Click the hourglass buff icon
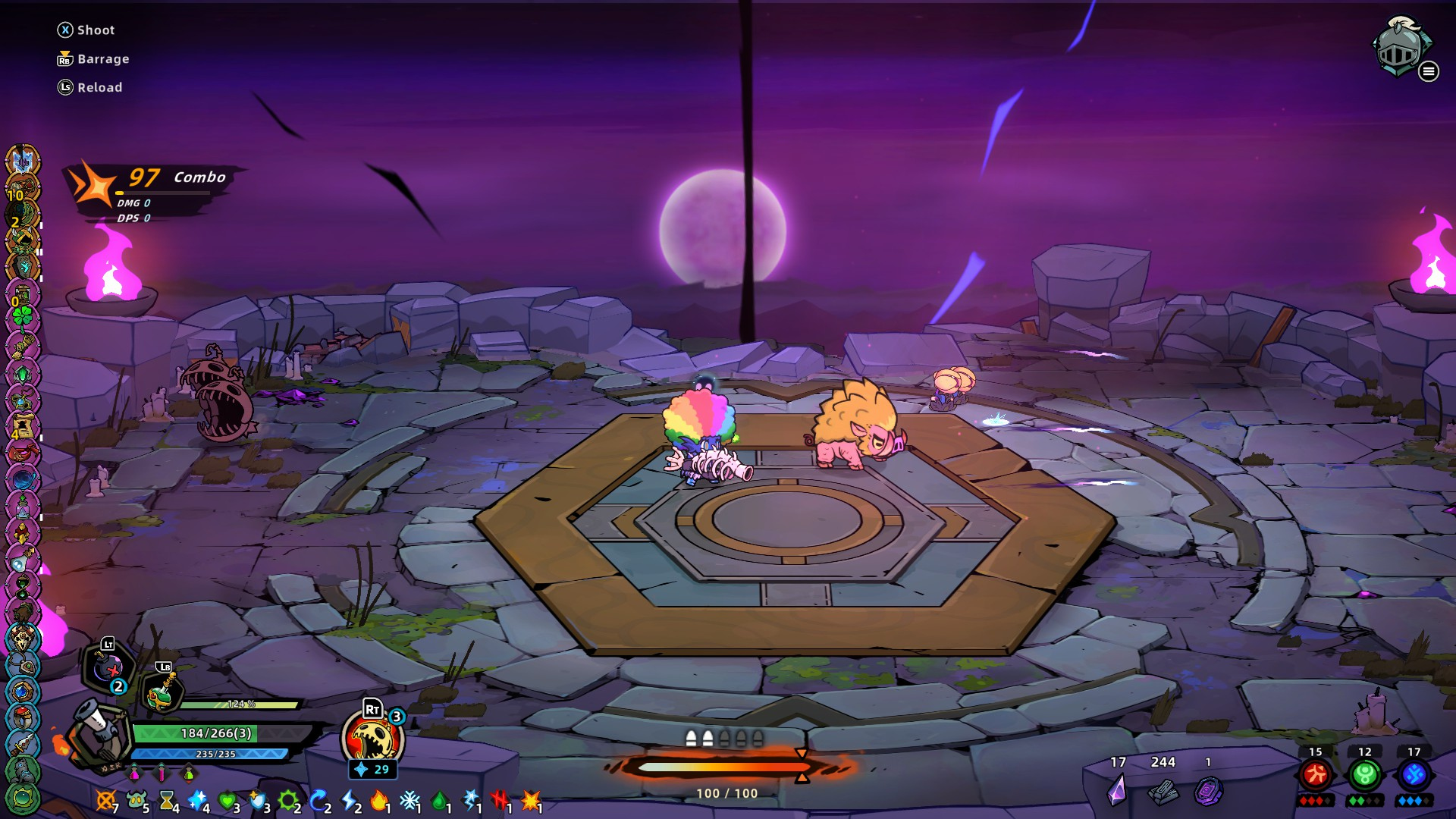The image size is (1456, 819). point(167,800)
